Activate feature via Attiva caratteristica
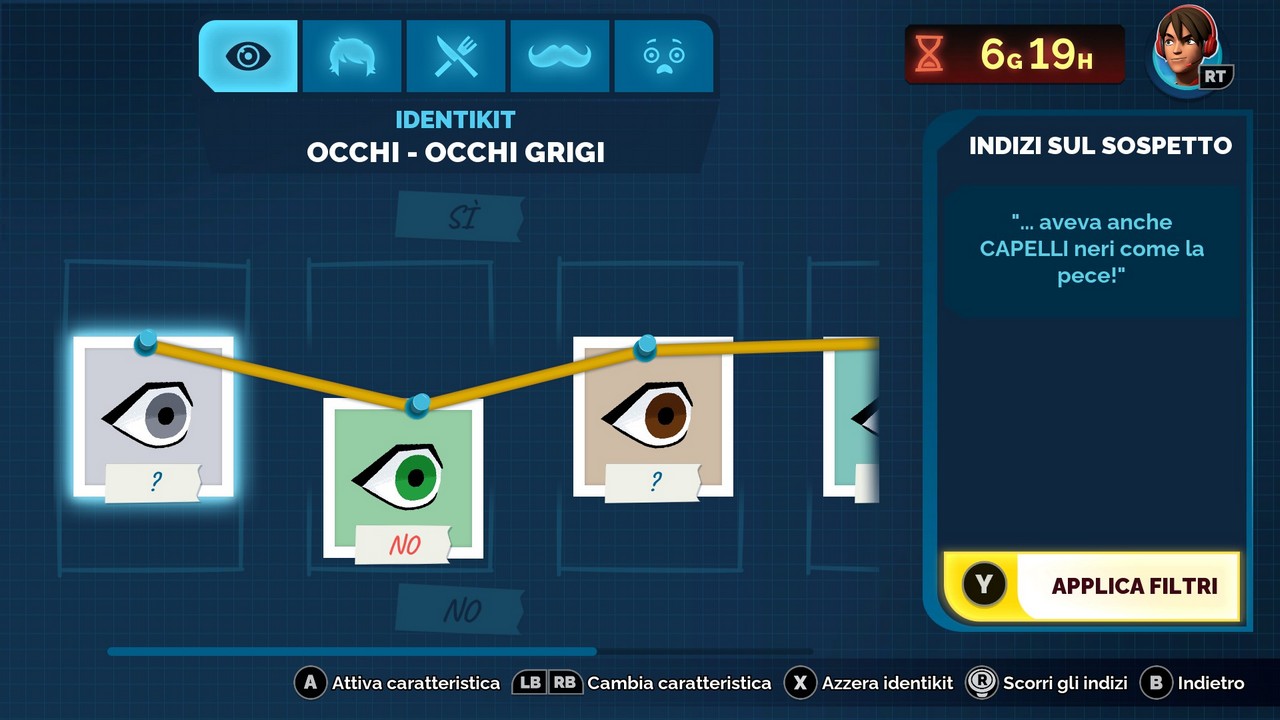The image size is (1280, 720). 398,683
